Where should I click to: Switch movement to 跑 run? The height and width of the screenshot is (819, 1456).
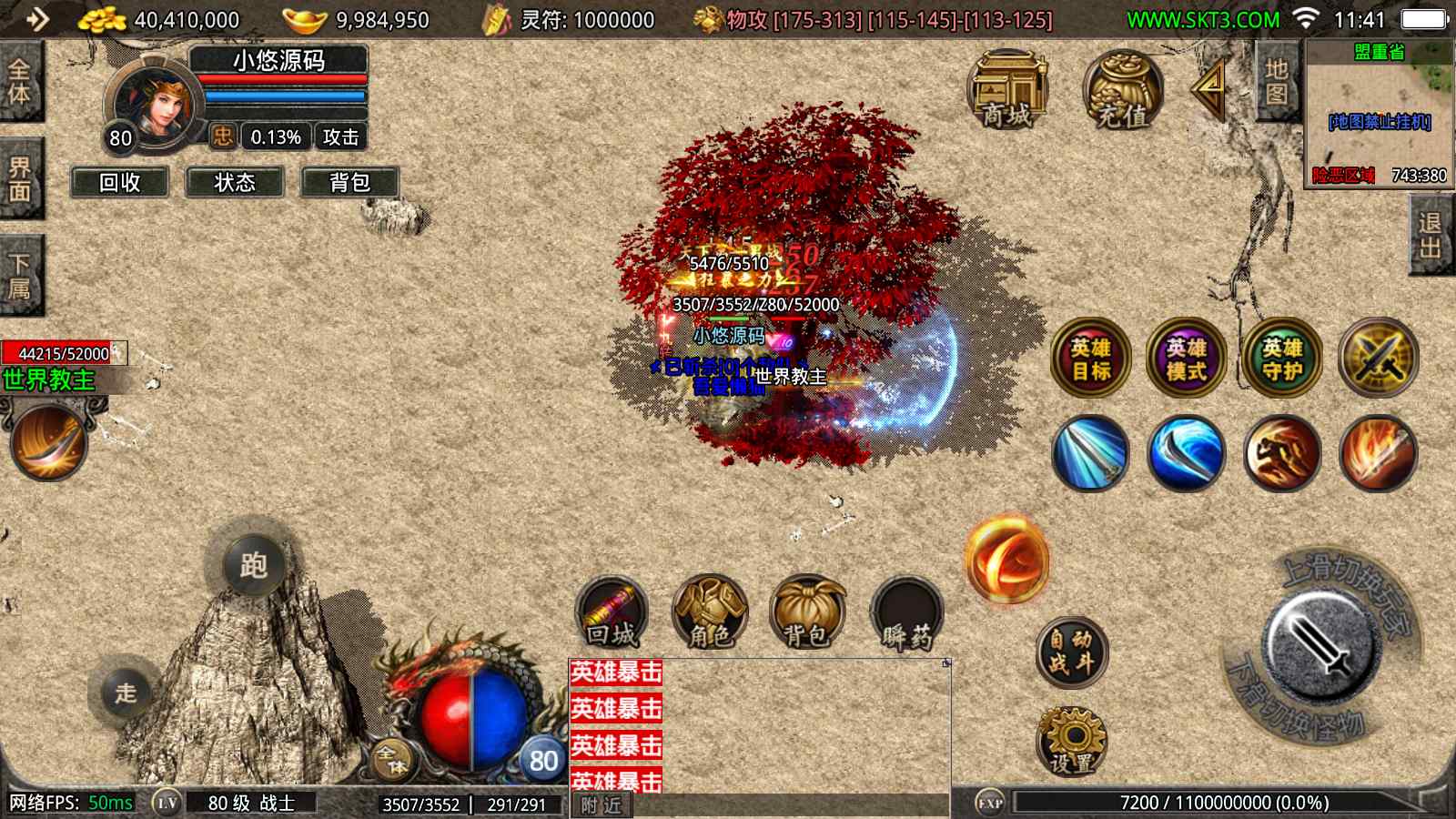click(x=253, y=566)
